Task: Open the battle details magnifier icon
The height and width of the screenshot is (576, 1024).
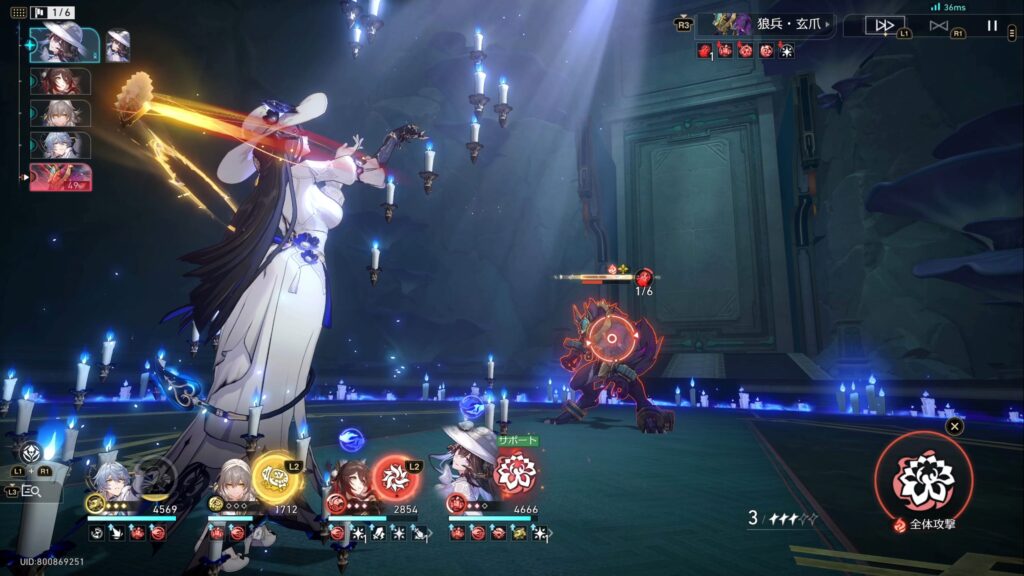Action: [x=31, y=491]
